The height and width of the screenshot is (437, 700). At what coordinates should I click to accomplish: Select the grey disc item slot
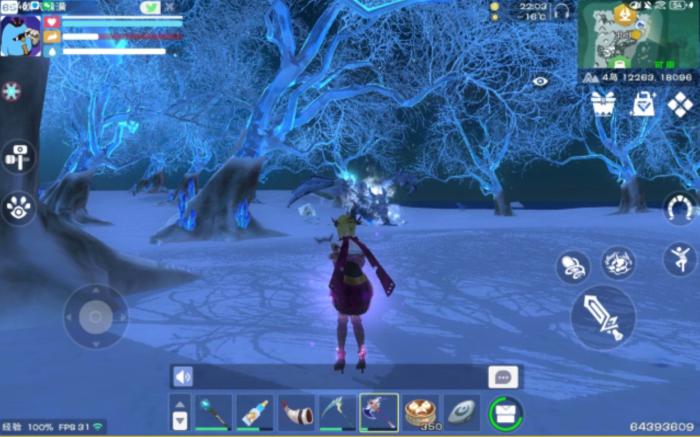click(x=462, y=411)
